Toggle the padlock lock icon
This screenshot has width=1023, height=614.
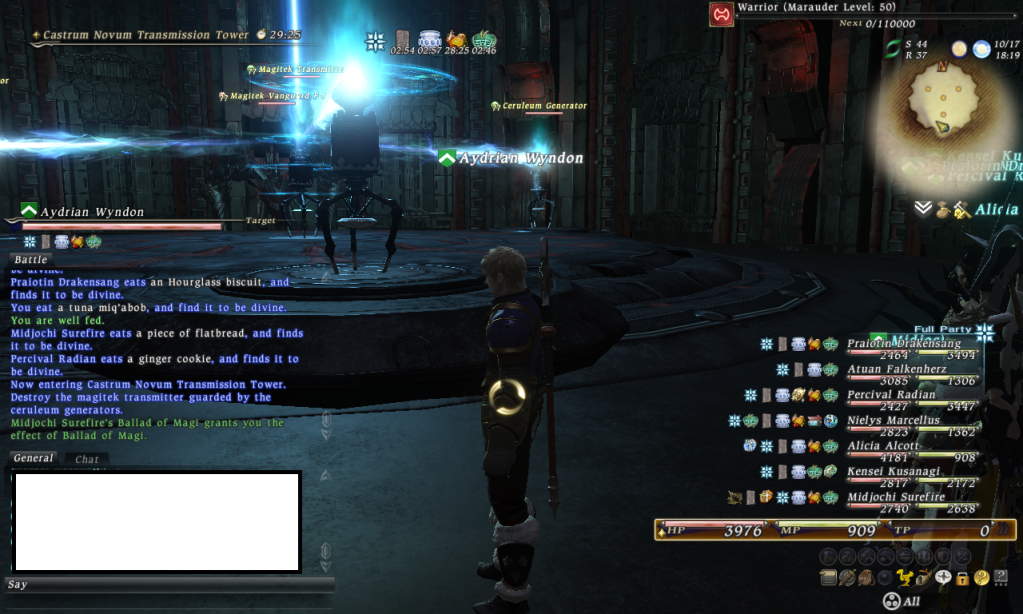961,577
